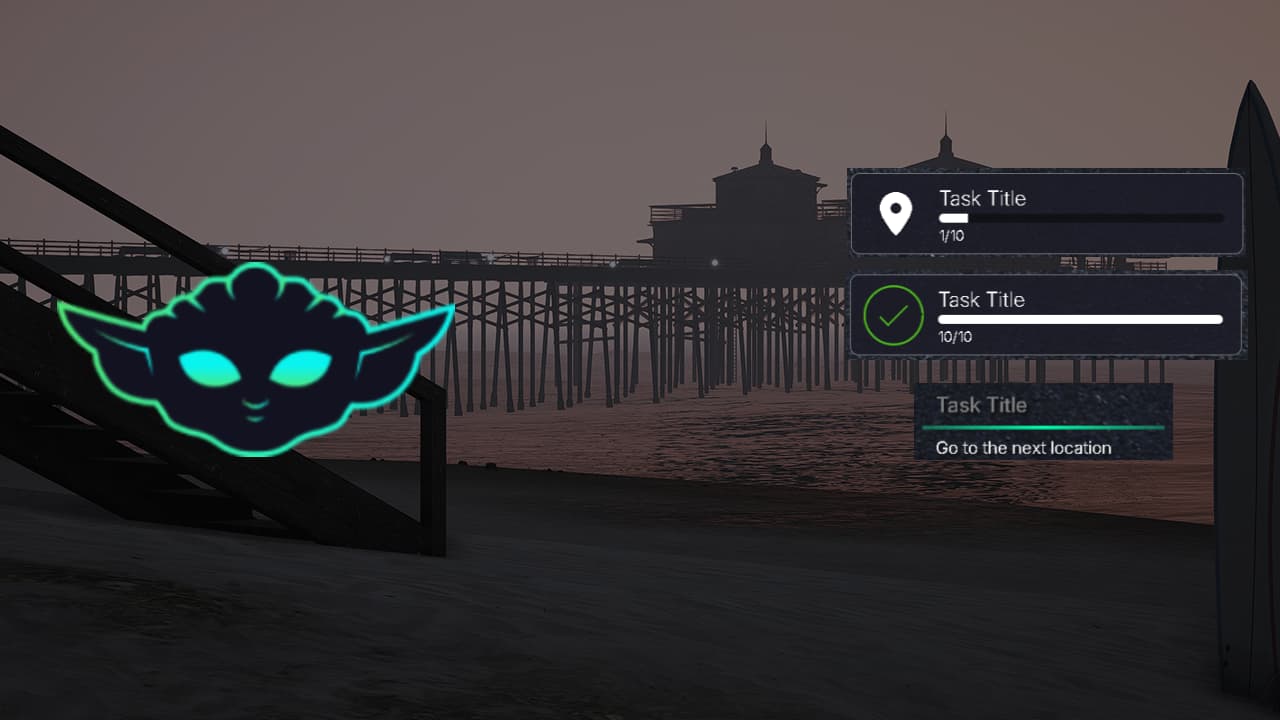Click the green circled checkmark icon
This screenshot has height=720, width=1280.
[893, 316]
